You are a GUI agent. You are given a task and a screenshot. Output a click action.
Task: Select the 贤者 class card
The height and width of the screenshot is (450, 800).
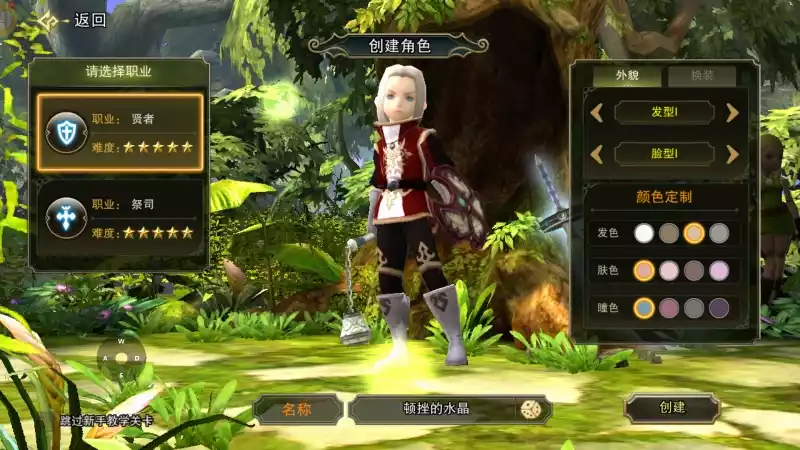pos(120,132)
